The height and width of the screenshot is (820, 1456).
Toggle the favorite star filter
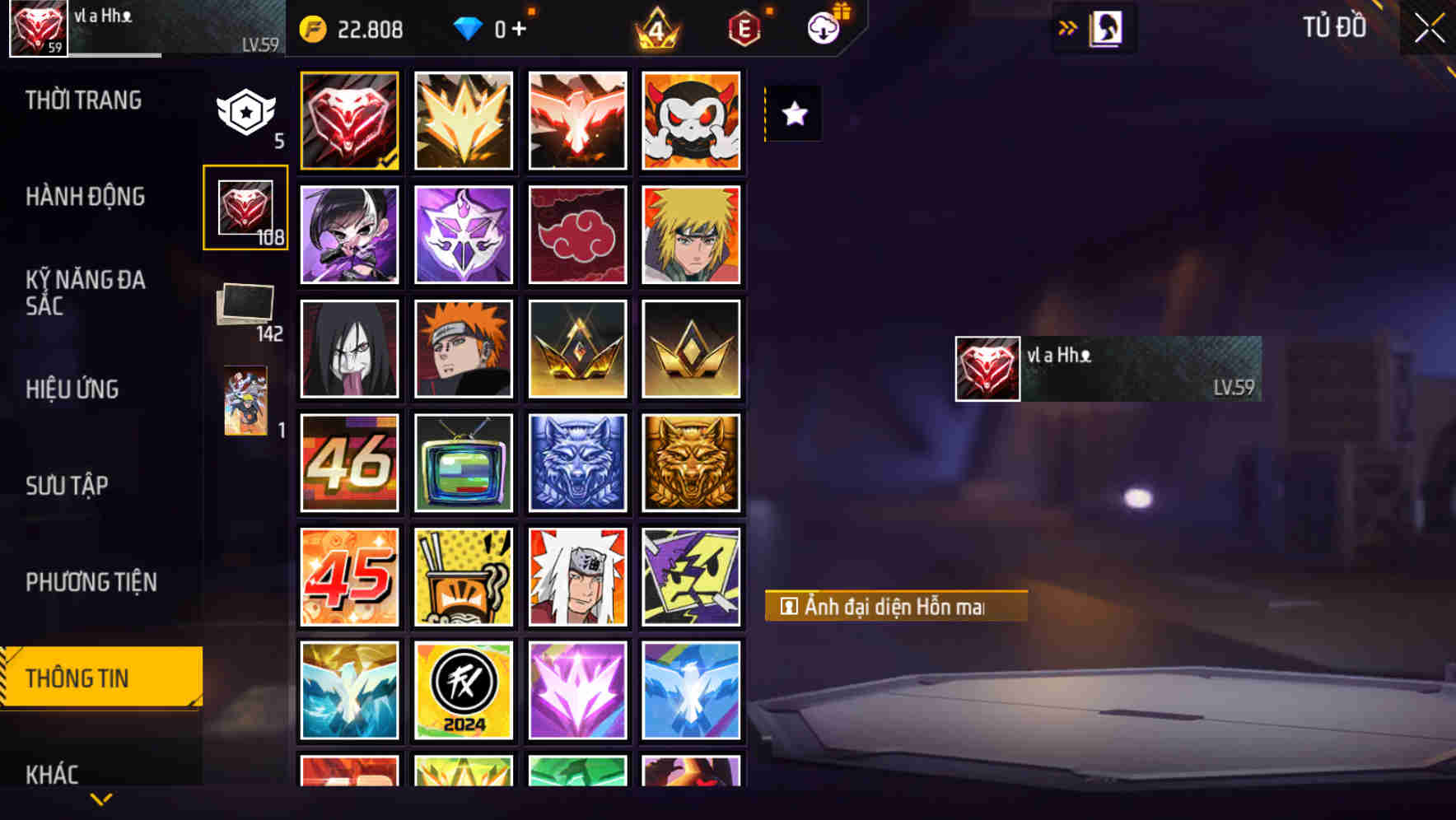pos(793,114)
